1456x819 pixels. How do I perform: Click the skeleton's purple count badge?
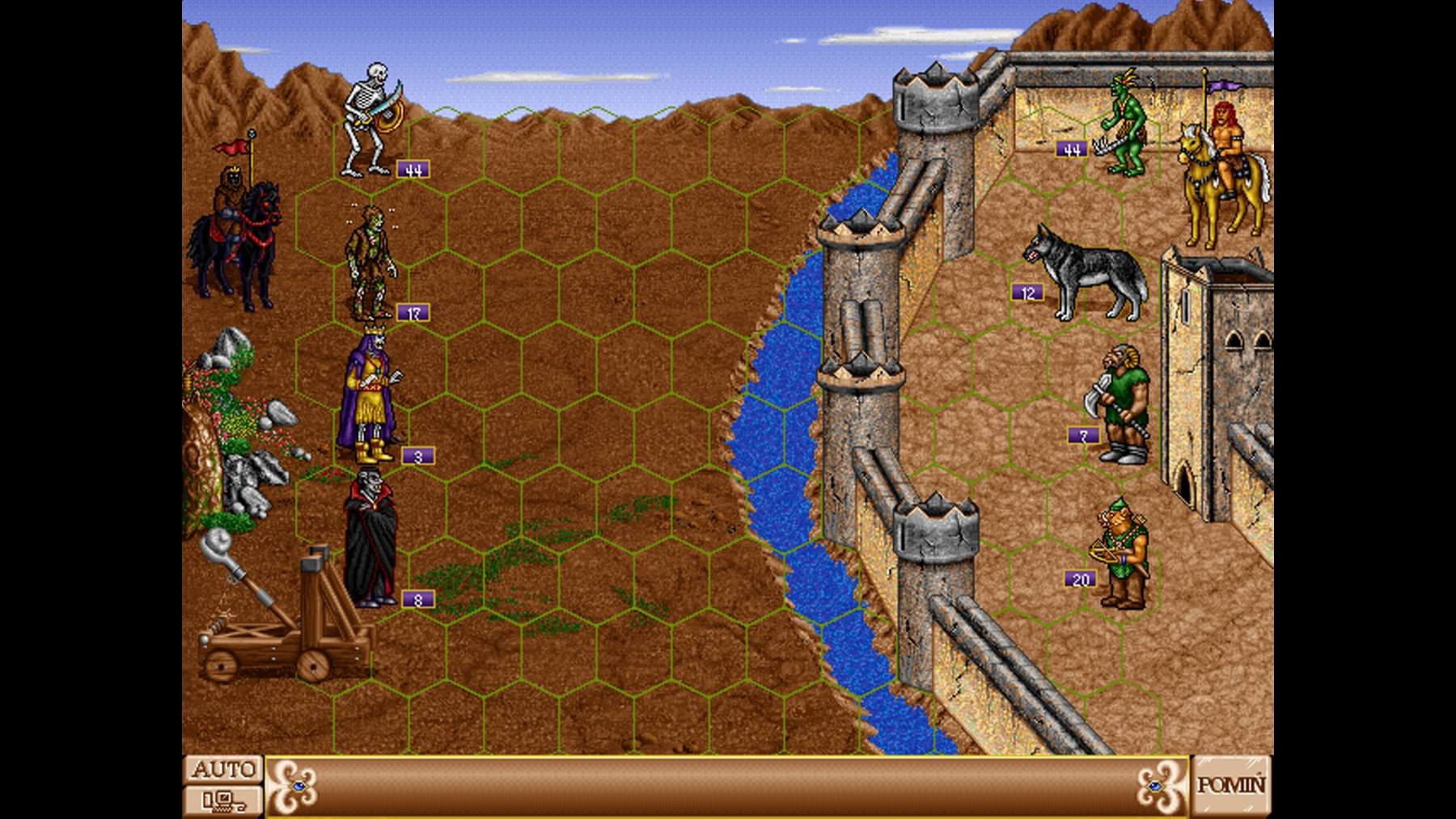pyautogui.click(x=413, y=169)
